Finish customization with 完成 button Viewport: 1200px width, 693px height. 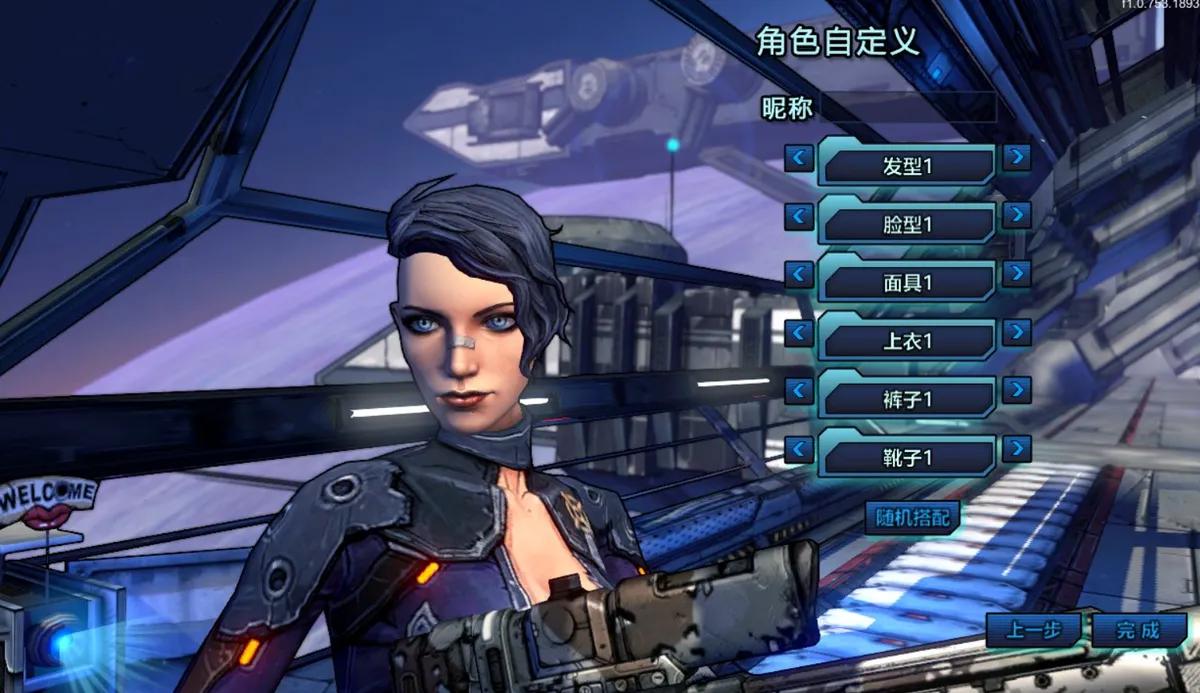(x=1138, y=630)
